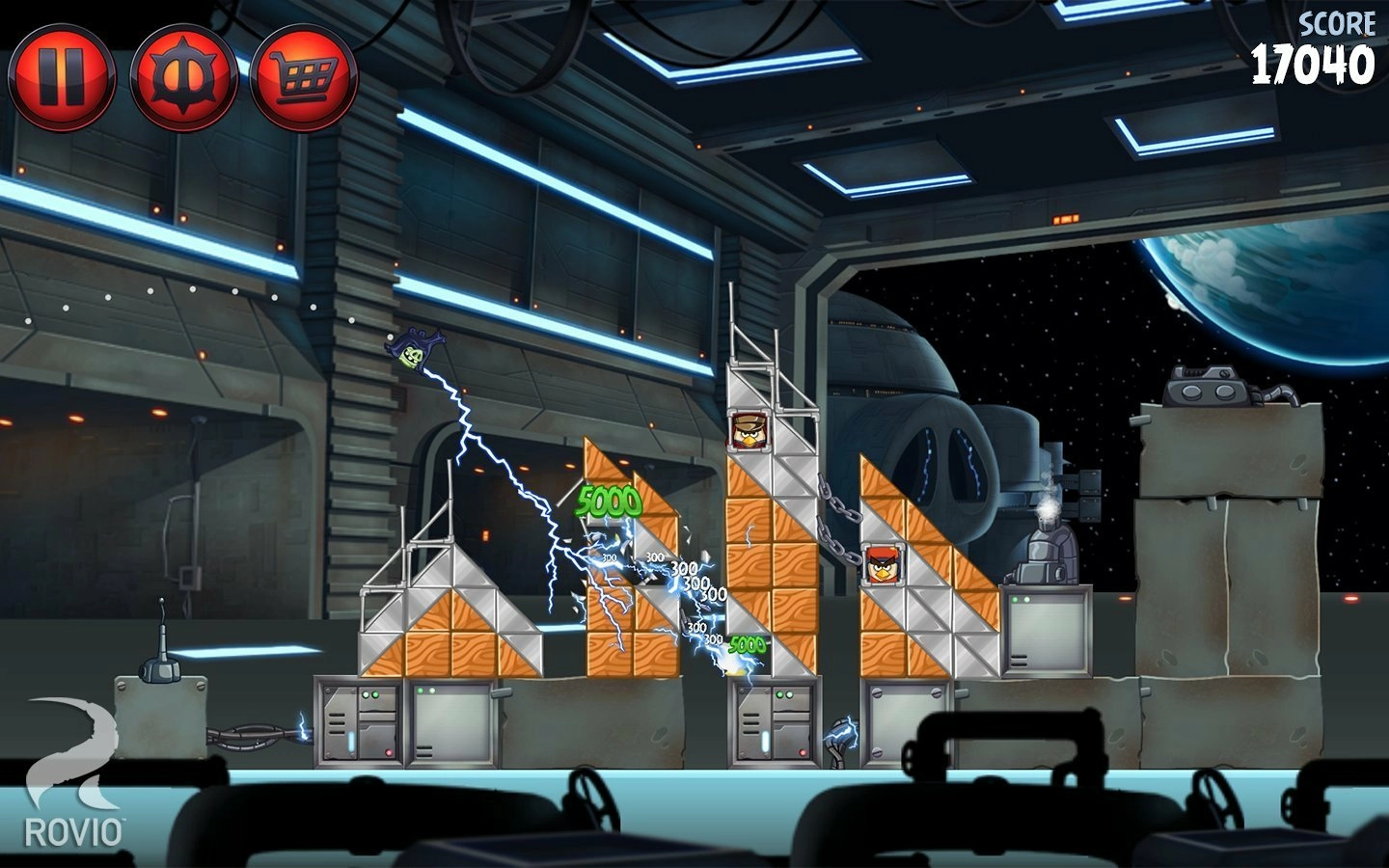Viewport: 1389px width, 868px height.
Task: Pause the game with the pause button
Action: (x=62, y=76)
